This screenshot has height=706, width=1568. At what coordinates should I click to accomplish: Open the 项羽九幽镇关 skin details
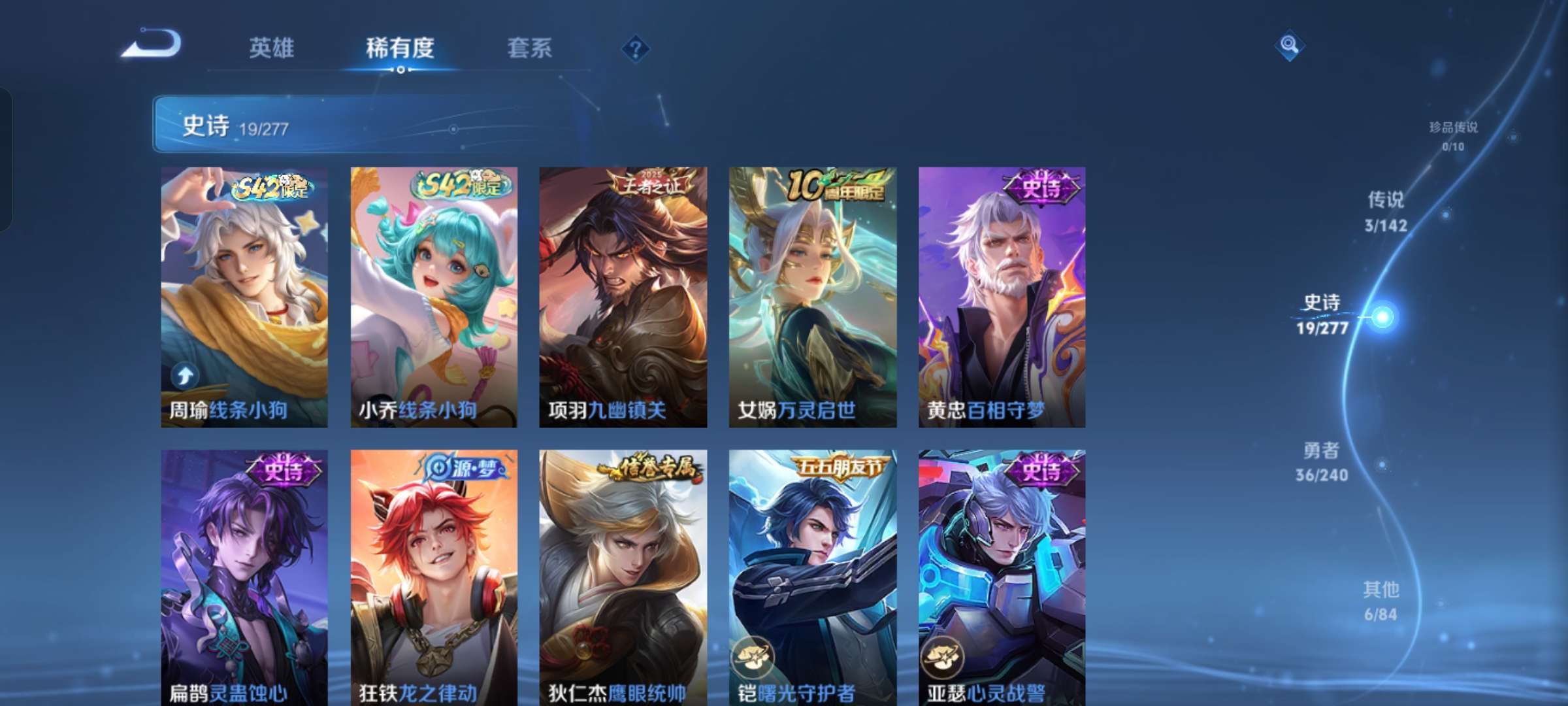pyautogui.click(x=622, y=294)
